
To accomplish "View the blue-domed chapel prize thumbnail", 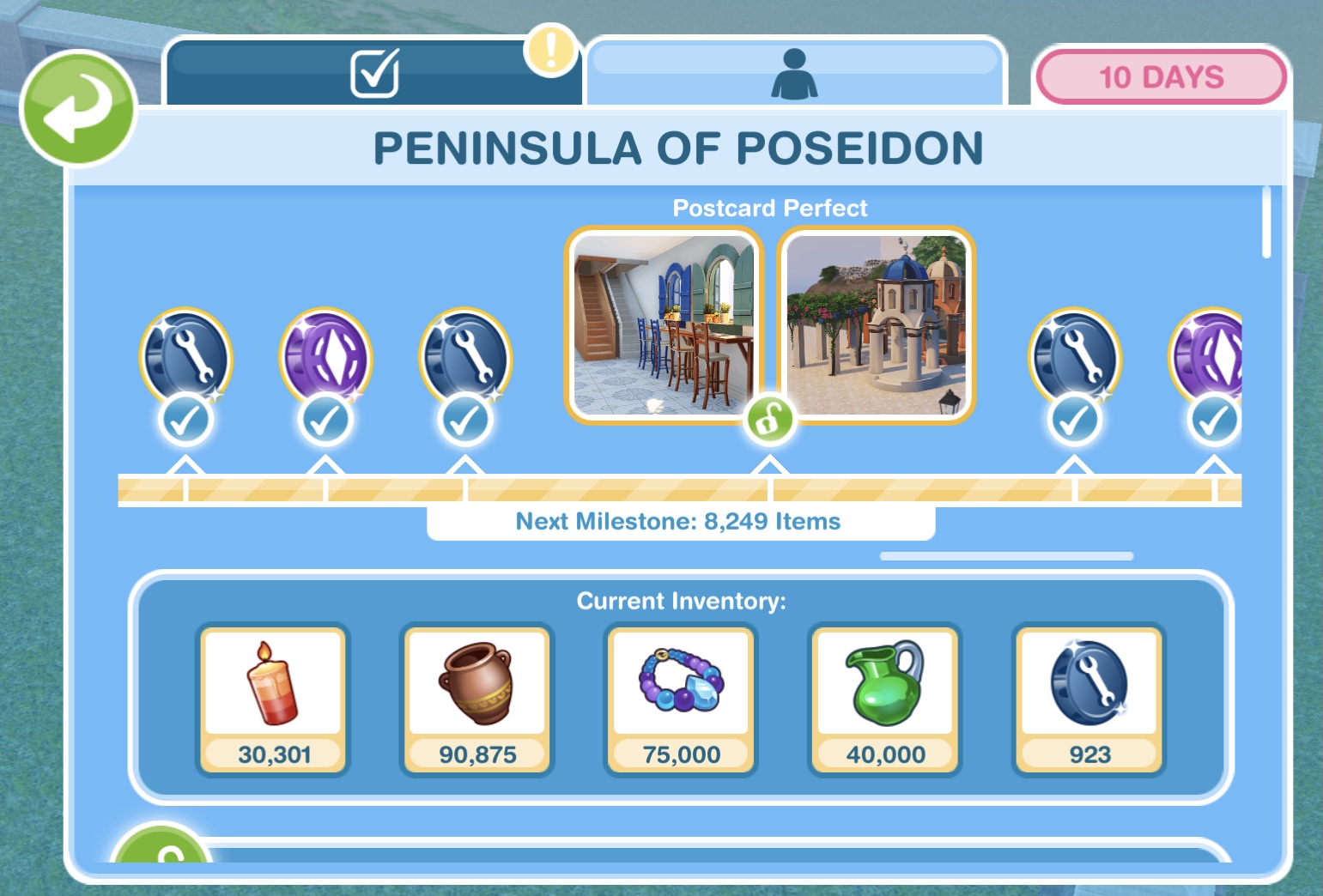I will click(x=876, y=324).
